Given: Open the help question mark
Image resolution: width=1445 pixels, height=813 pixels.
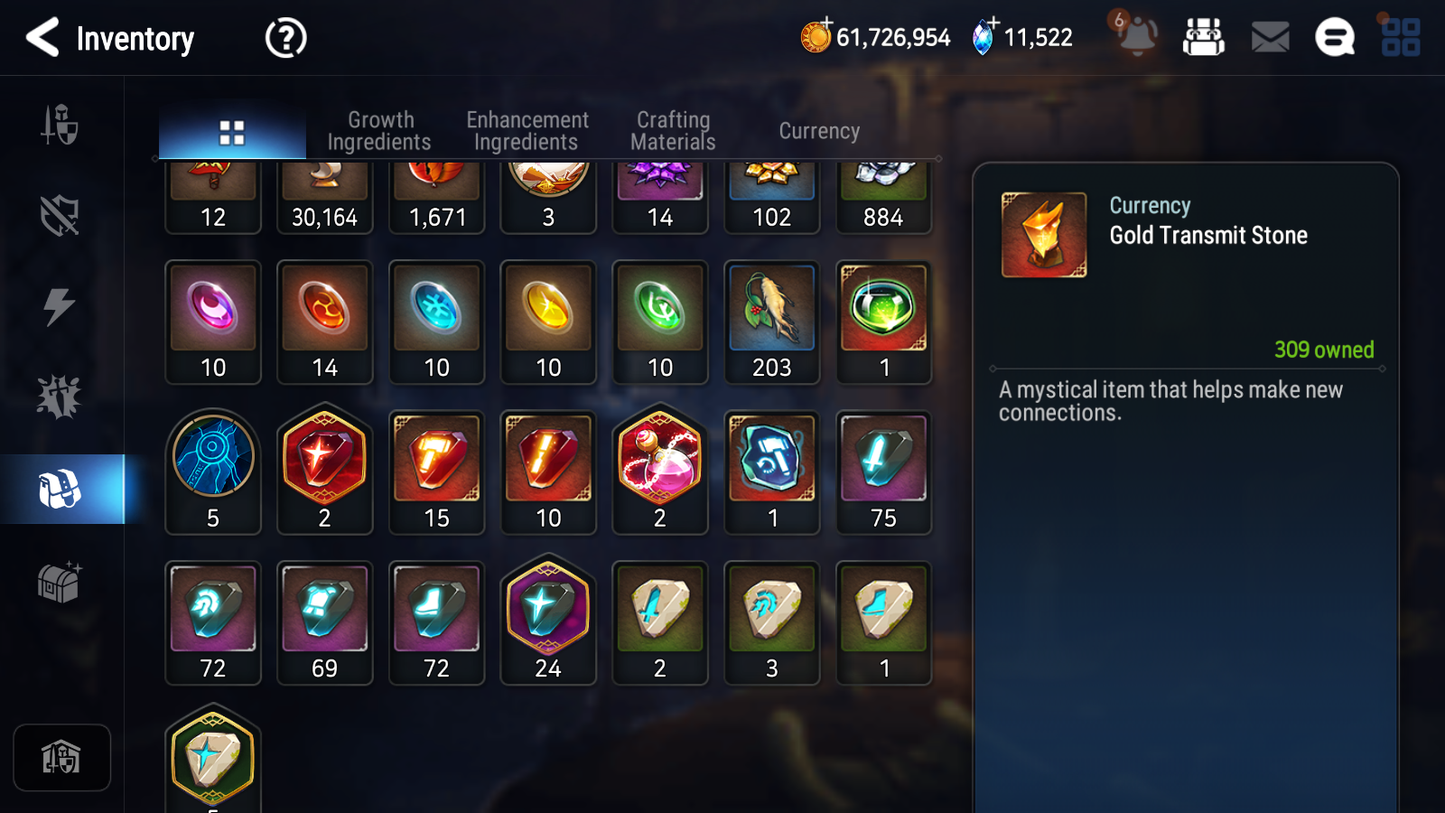Looking at the screenshot, I should click(285, 38).
